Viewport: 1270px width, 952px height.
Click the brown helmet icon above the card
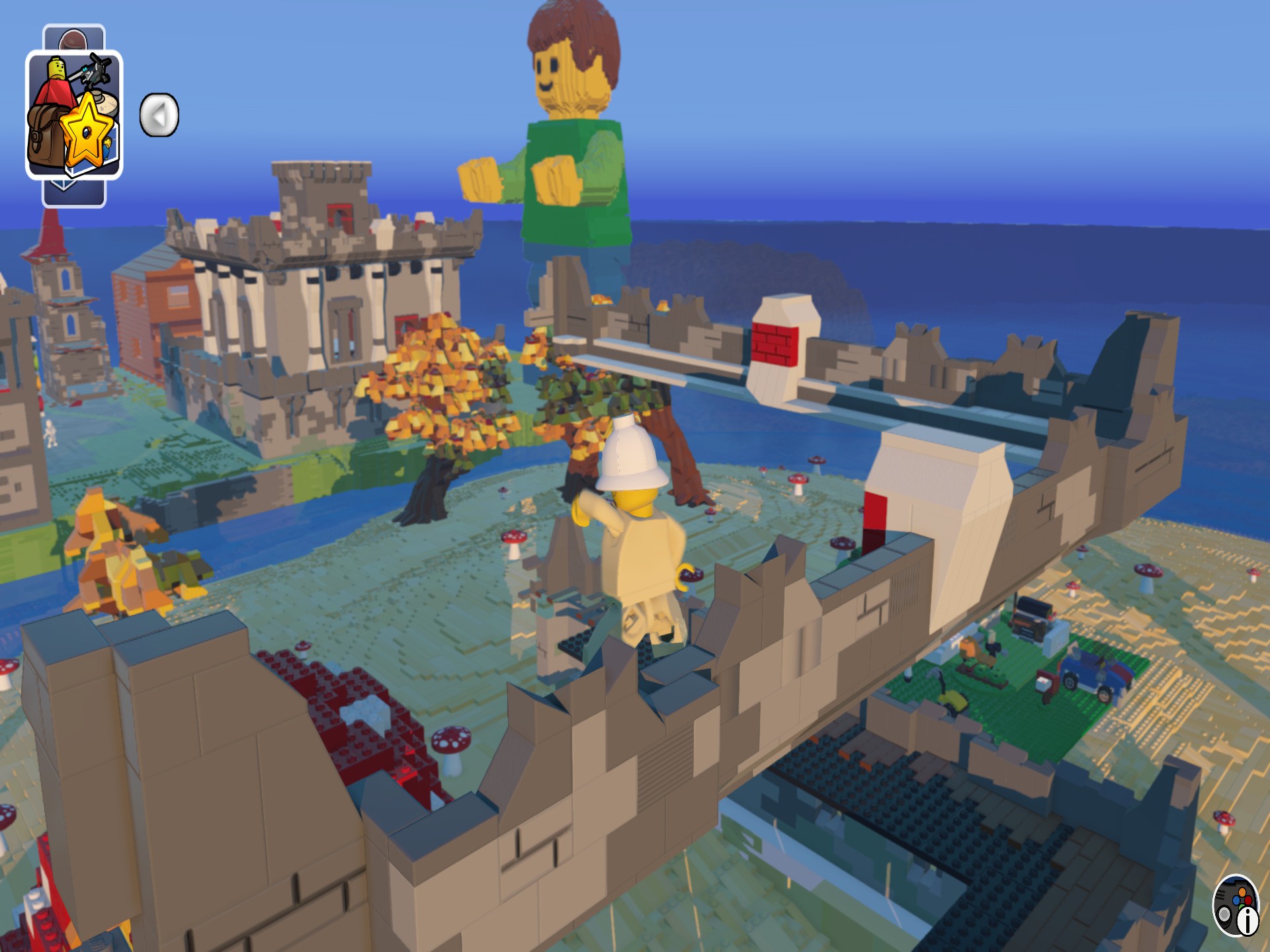pos(73,38)
